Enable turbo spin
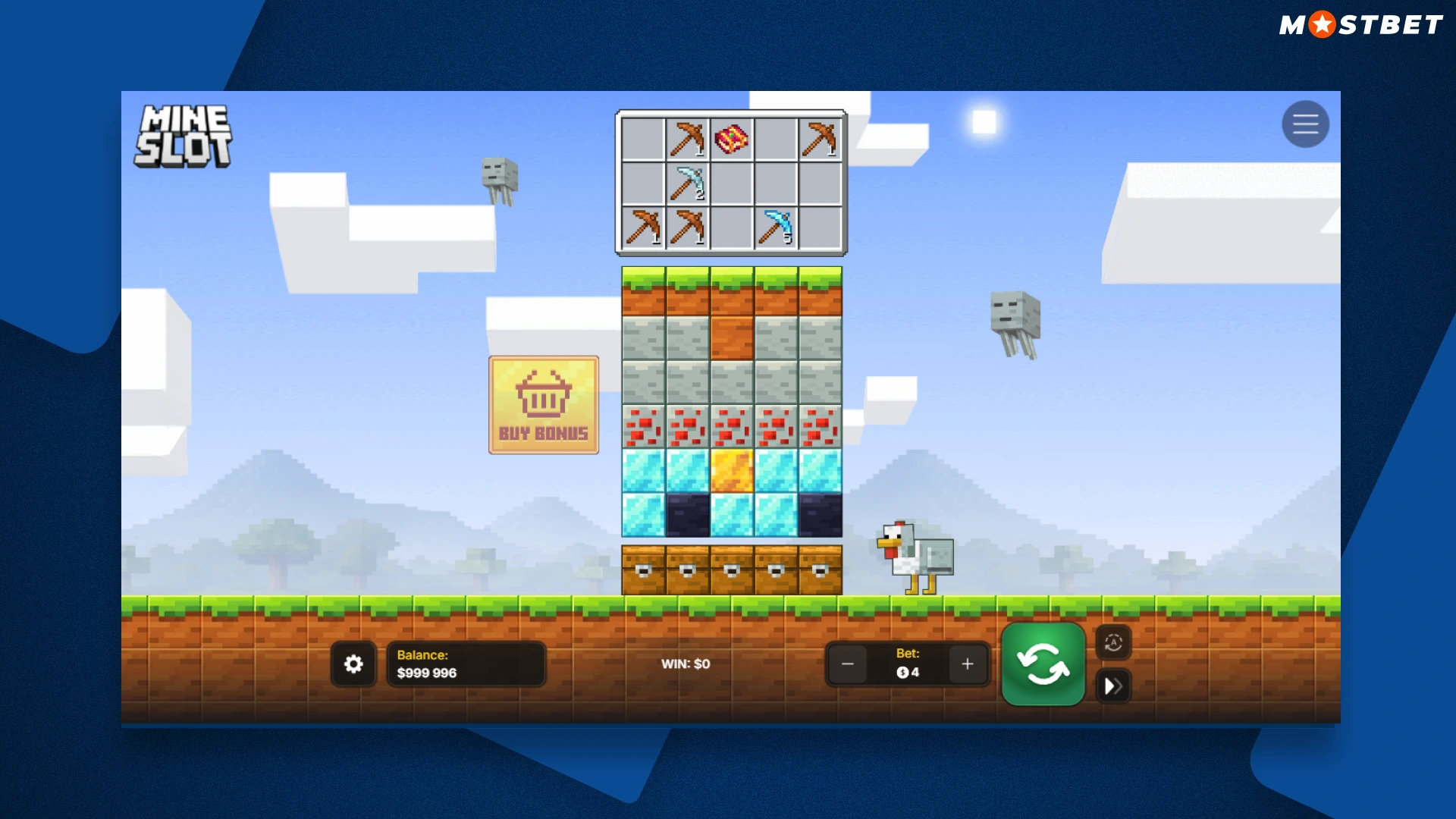 (x=1113, y=686)
